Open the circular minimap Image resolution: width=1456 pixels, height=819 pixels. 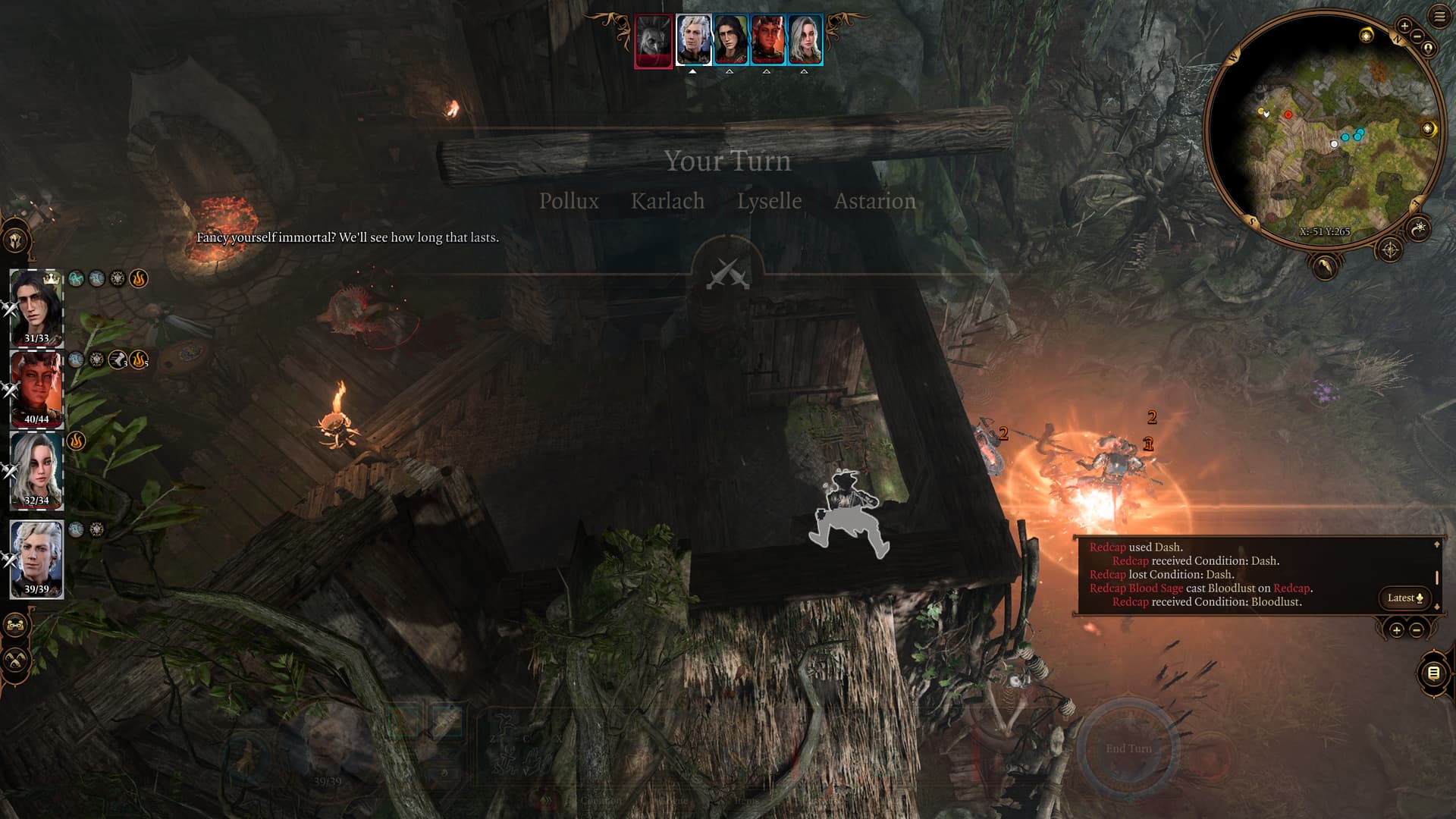(x=1323, y=129)
